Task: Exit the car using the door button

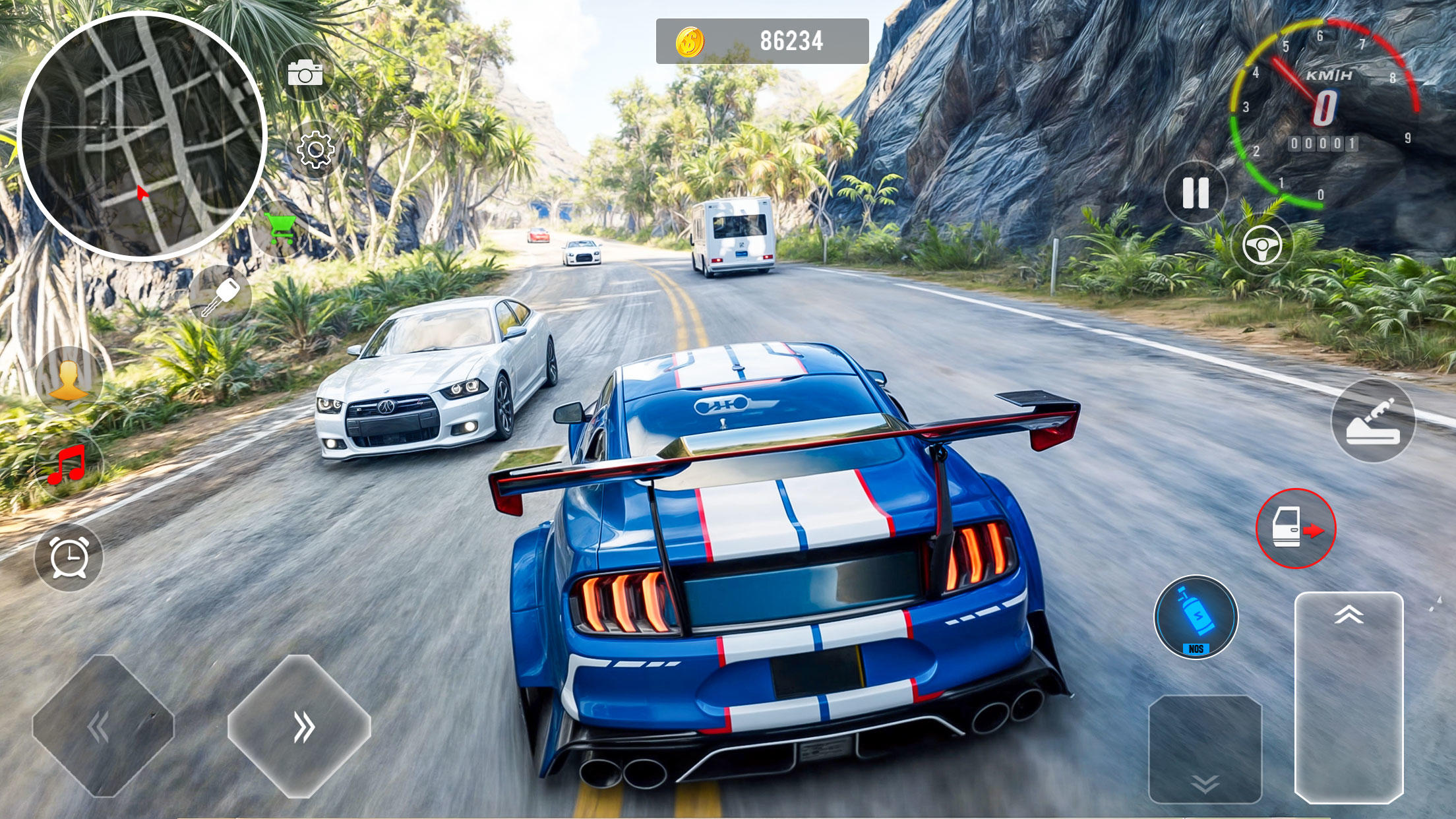Action: point(1295,528)
